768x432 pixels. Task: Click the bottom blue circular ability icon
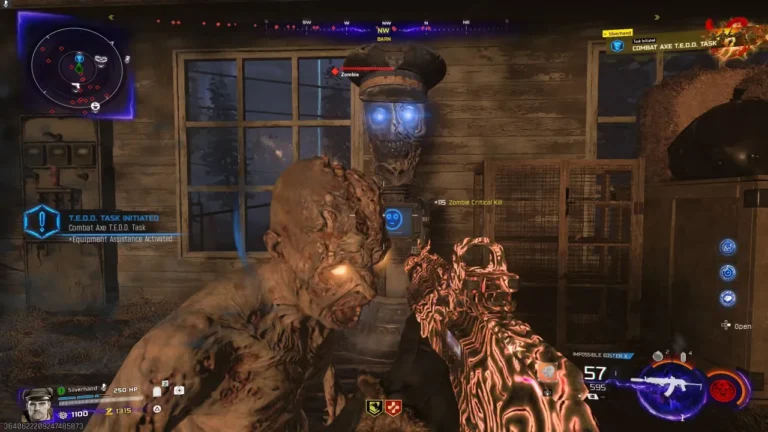coord(727,297)
